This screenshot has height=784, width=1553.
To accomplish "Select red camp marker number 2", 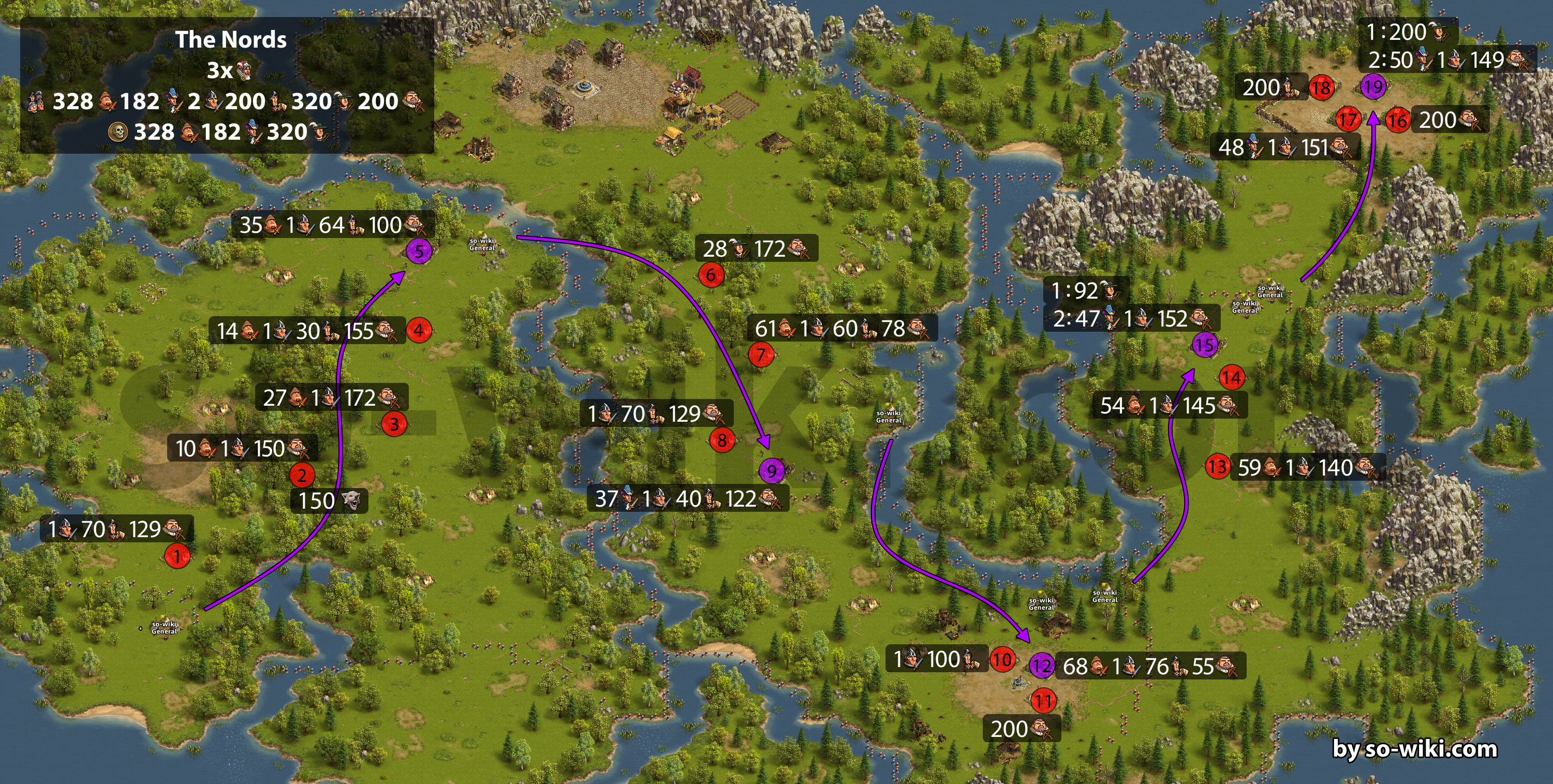I will (302, 475).
